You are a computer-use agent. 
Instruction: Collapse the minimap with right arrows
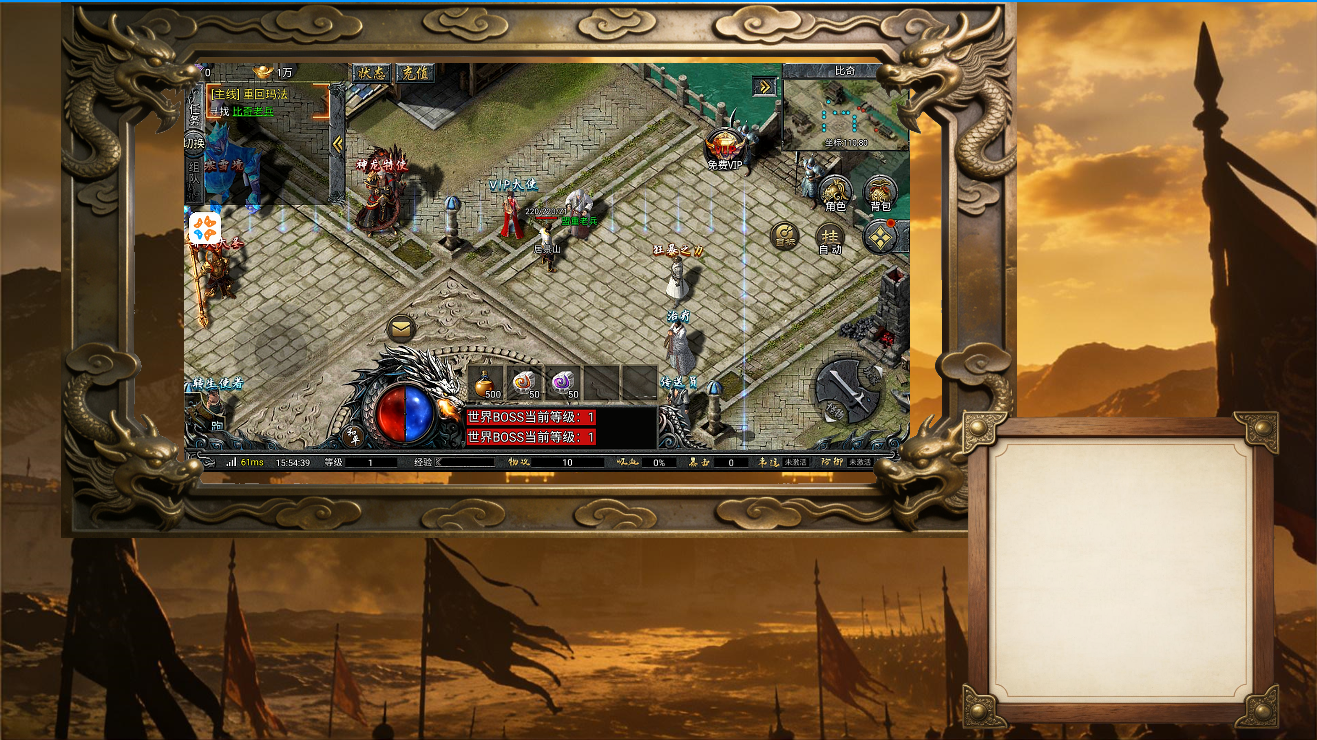coord(765,87)
